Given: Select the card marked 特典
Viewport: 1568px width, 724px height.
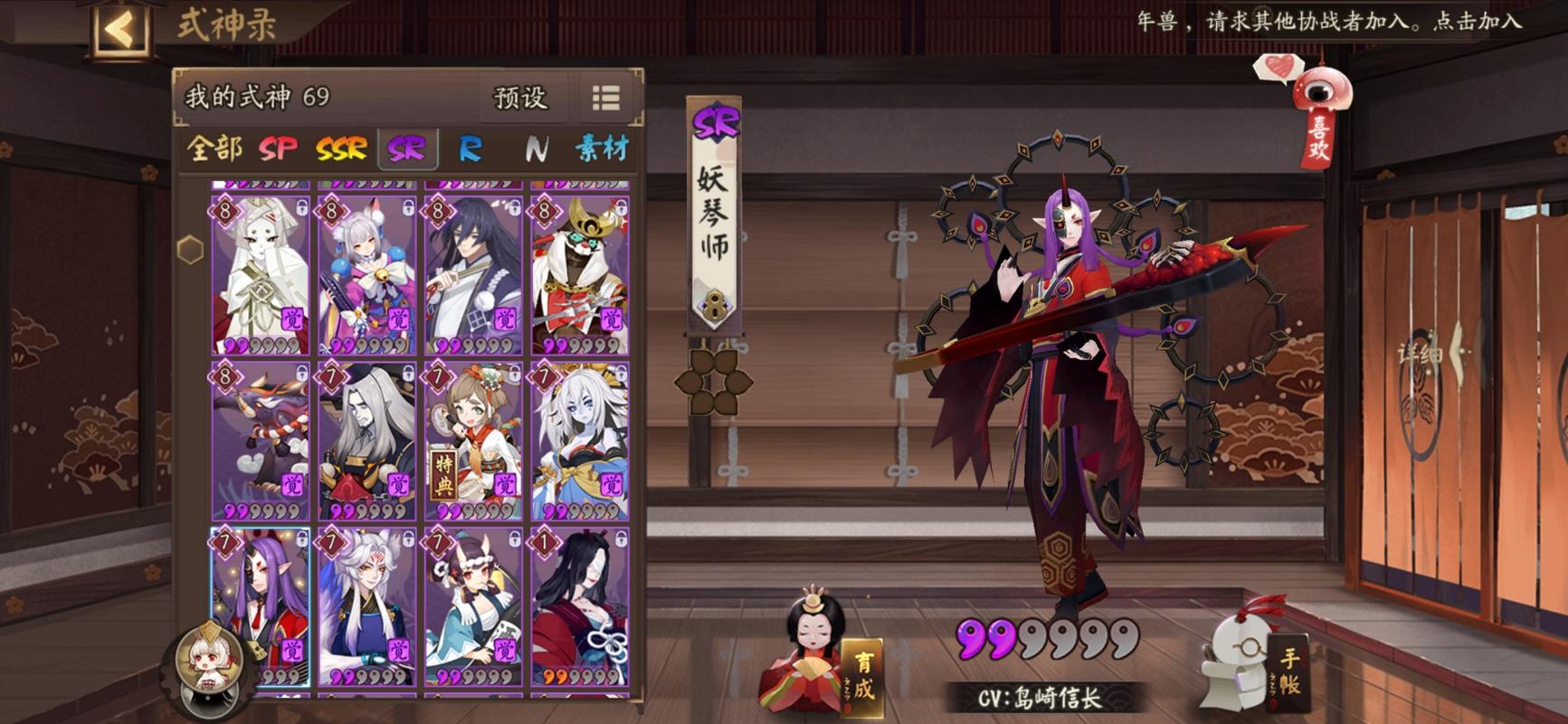Looking at the screenshot, I should pos(474,442).
